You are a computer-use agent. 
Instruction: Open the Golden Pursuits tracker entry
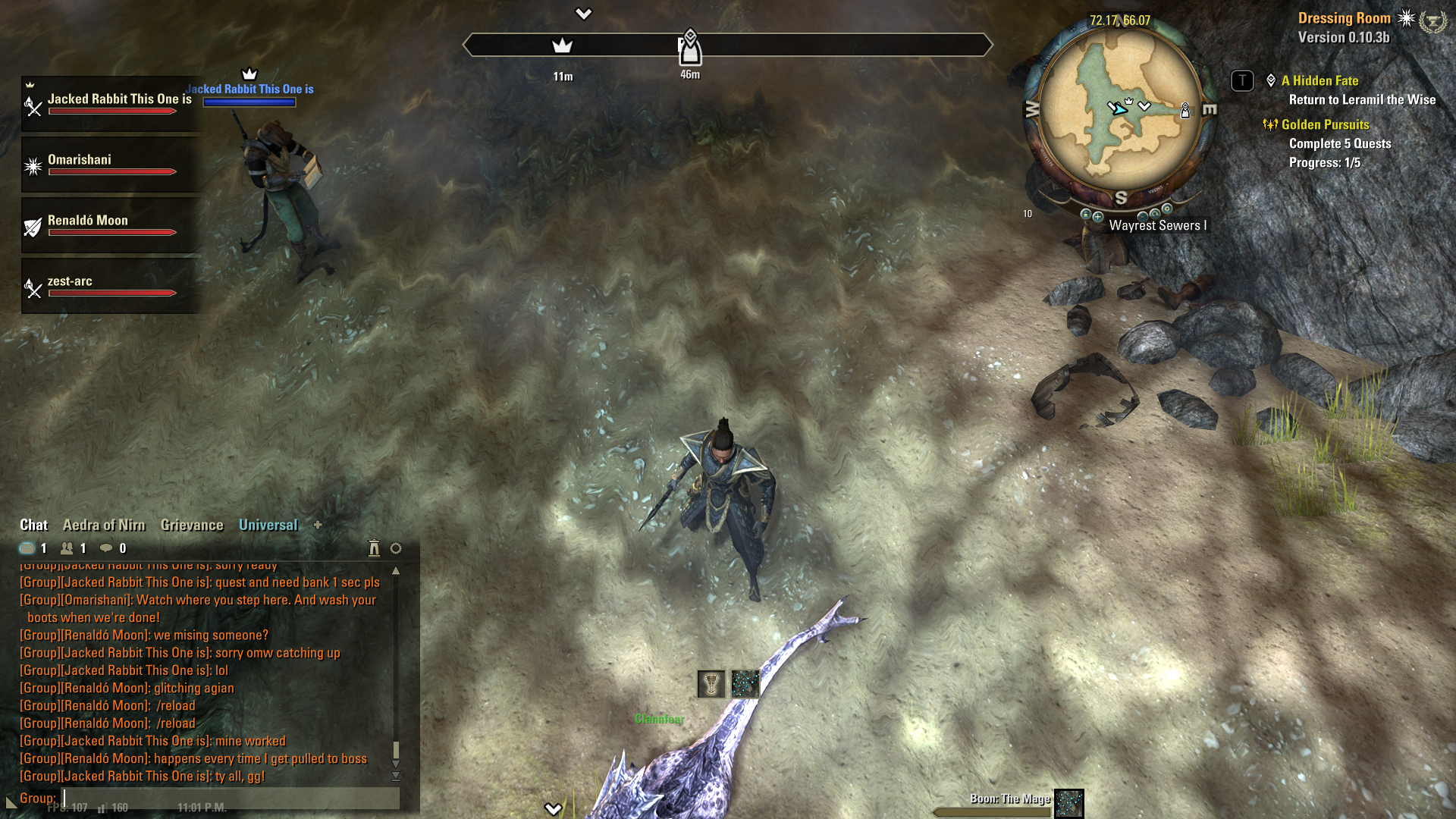(x=1325, y=125)
